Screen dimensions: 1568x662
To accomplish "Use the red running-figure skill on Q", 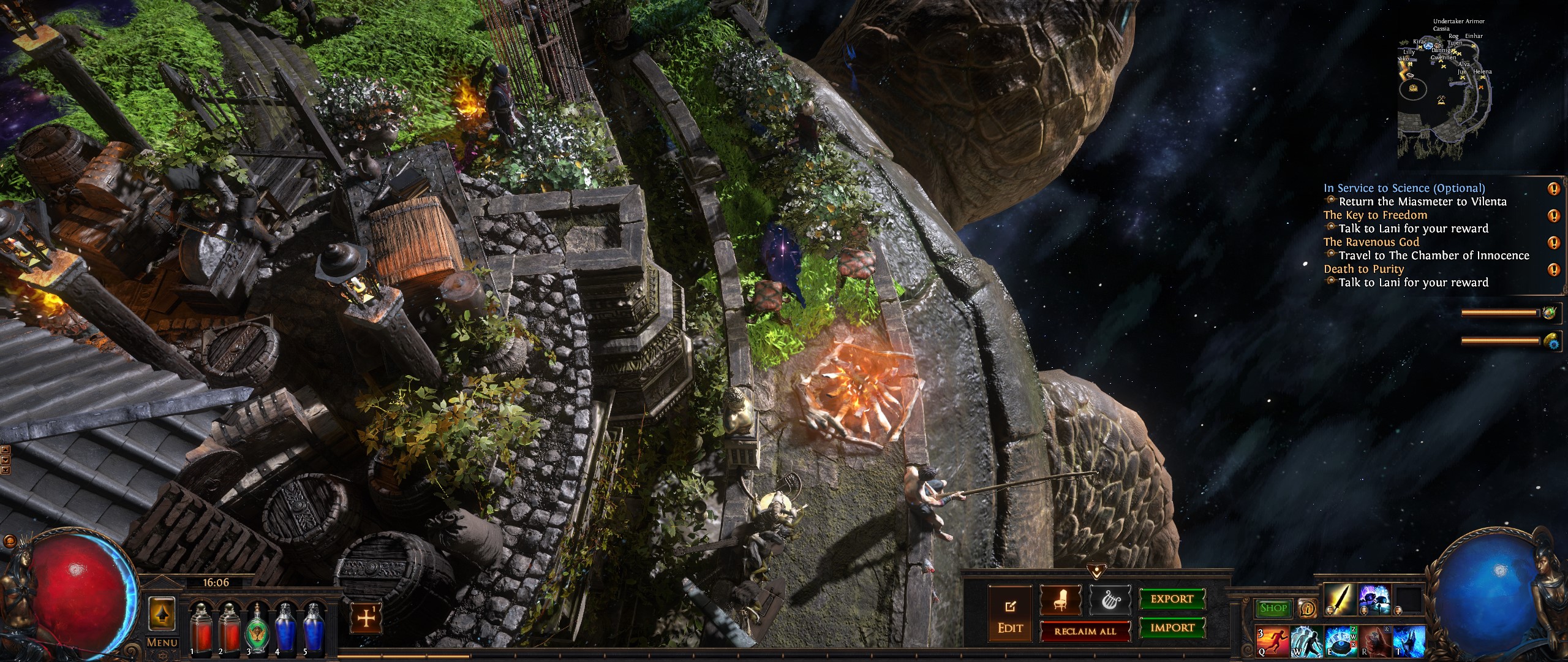I will [1272, 642].
